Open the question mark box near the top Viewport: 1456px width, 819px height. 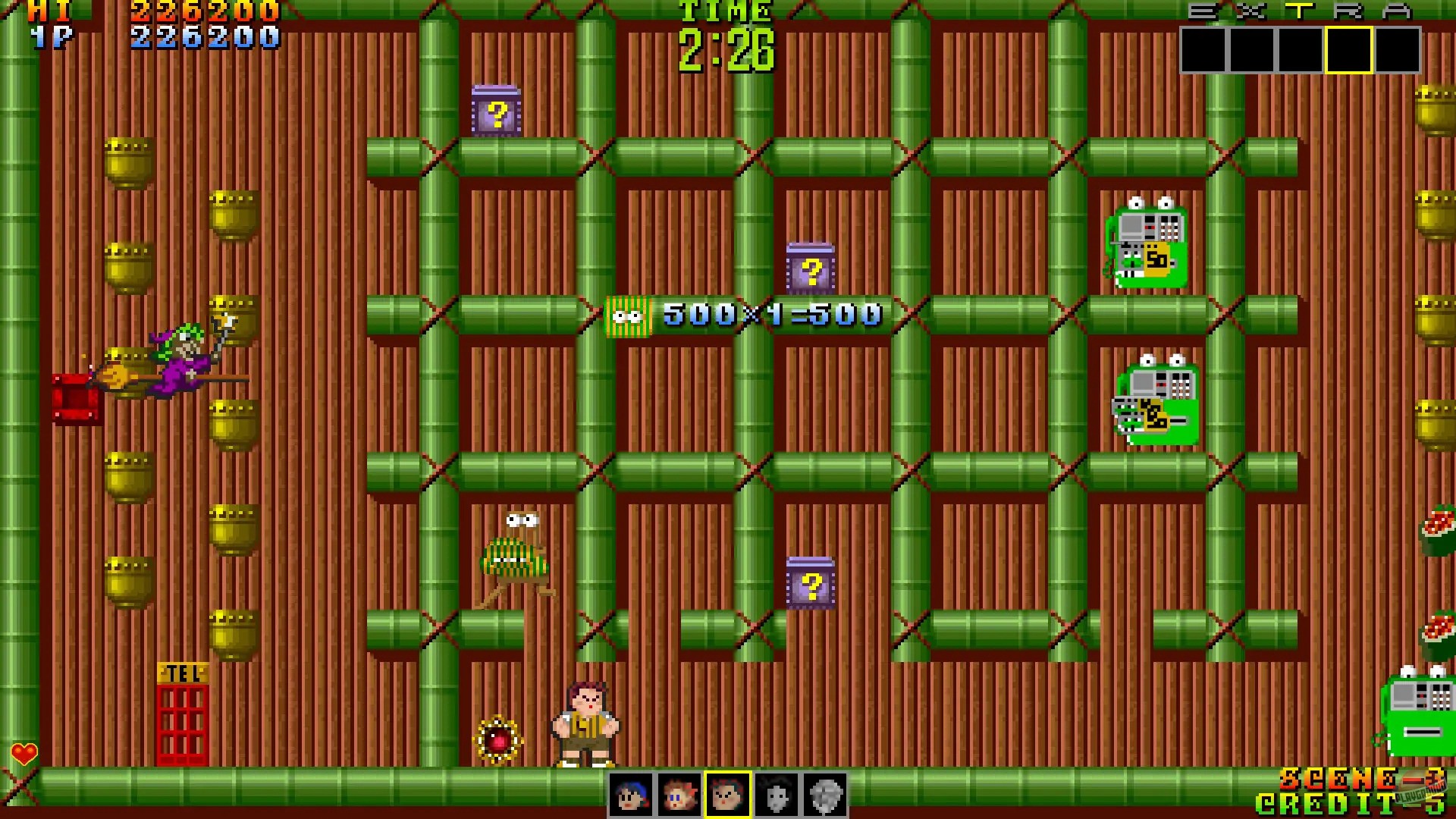coord(497,111)
